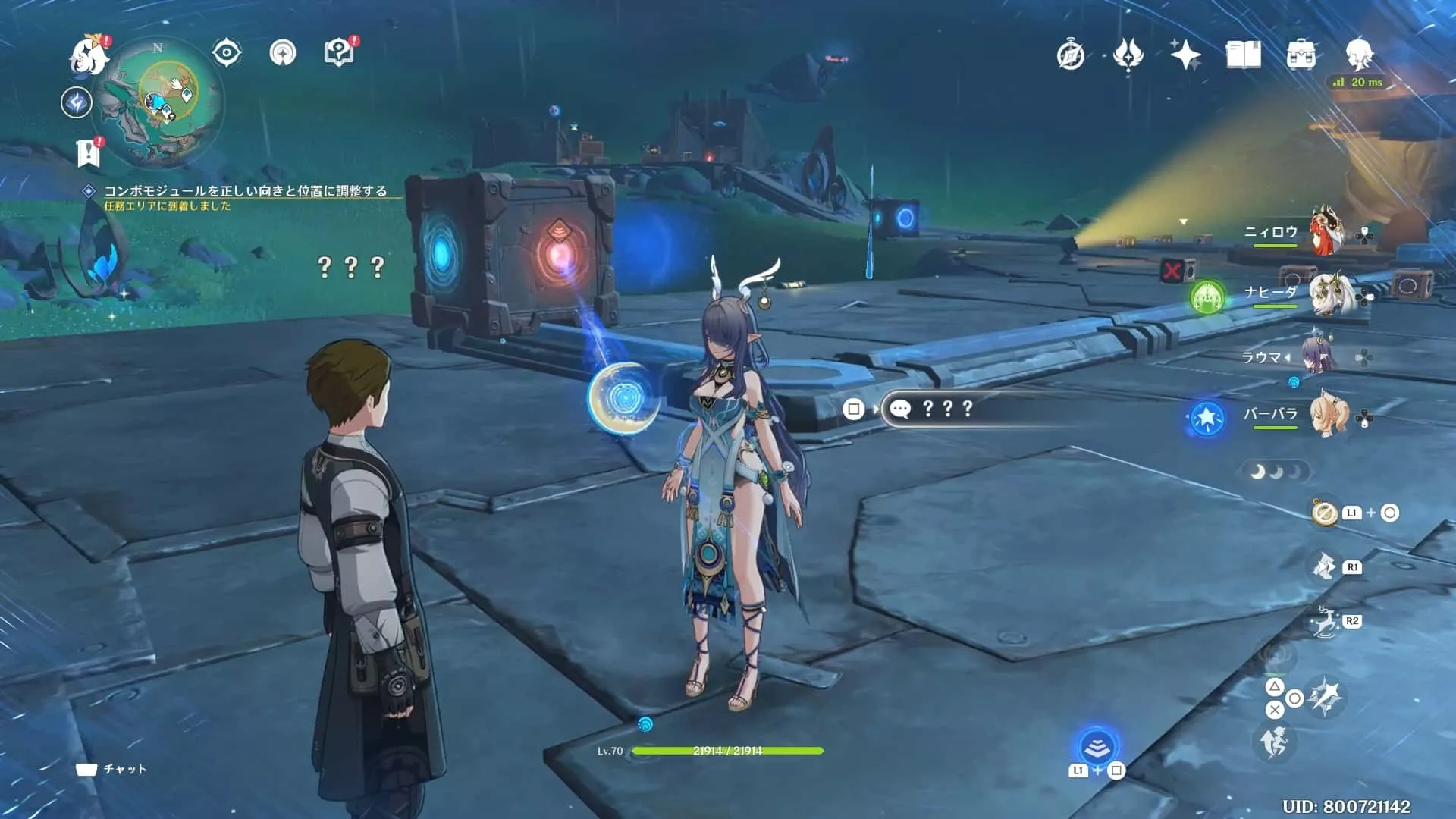Switch to party member バーバラ
This screenshot has height=819, width=1456.
[1329, 414]
